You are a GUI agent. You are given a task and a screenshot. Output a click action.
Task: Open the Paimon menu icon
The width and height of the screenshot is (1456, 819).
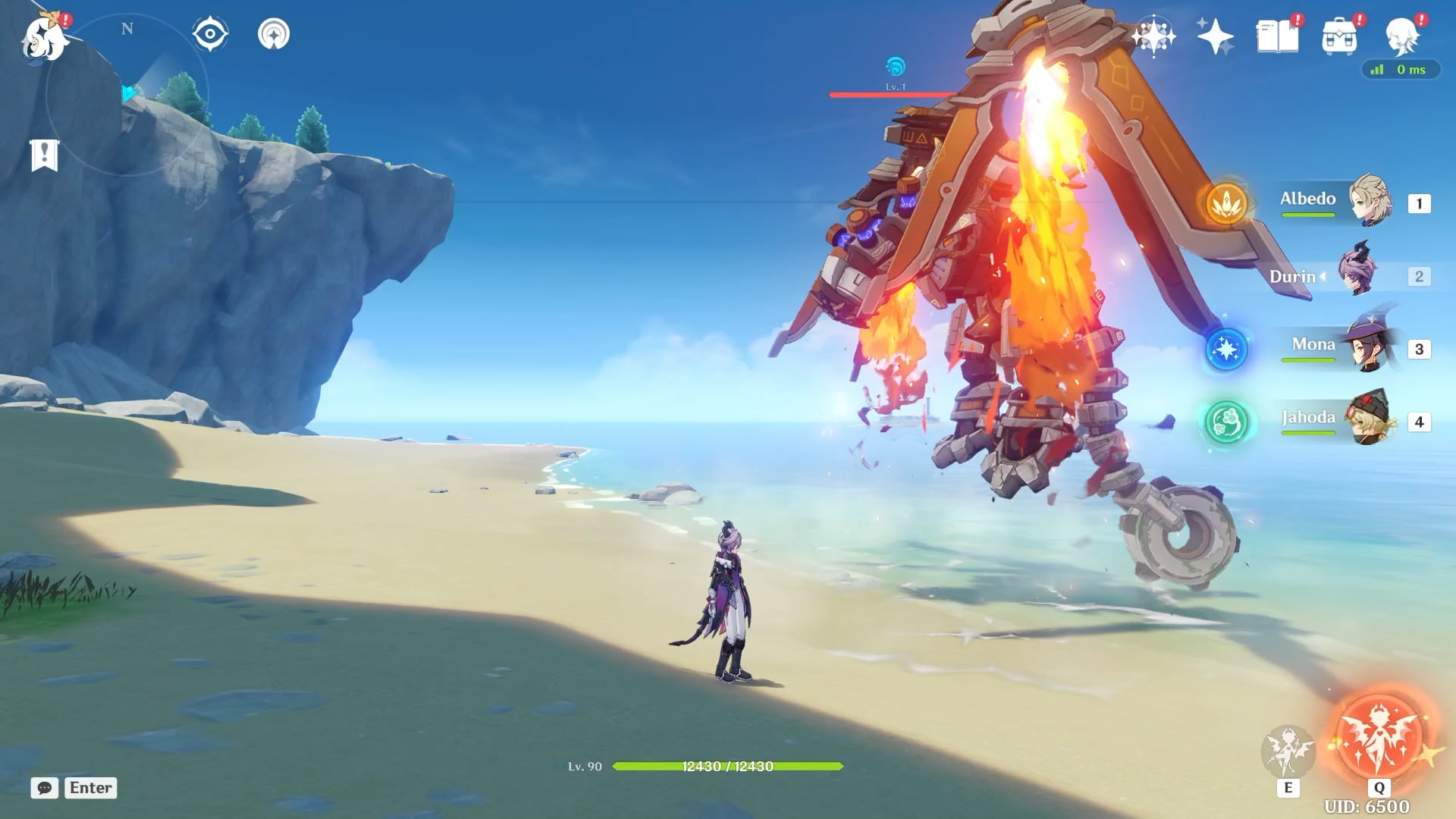pyautogui.click(x=44, y=38)
